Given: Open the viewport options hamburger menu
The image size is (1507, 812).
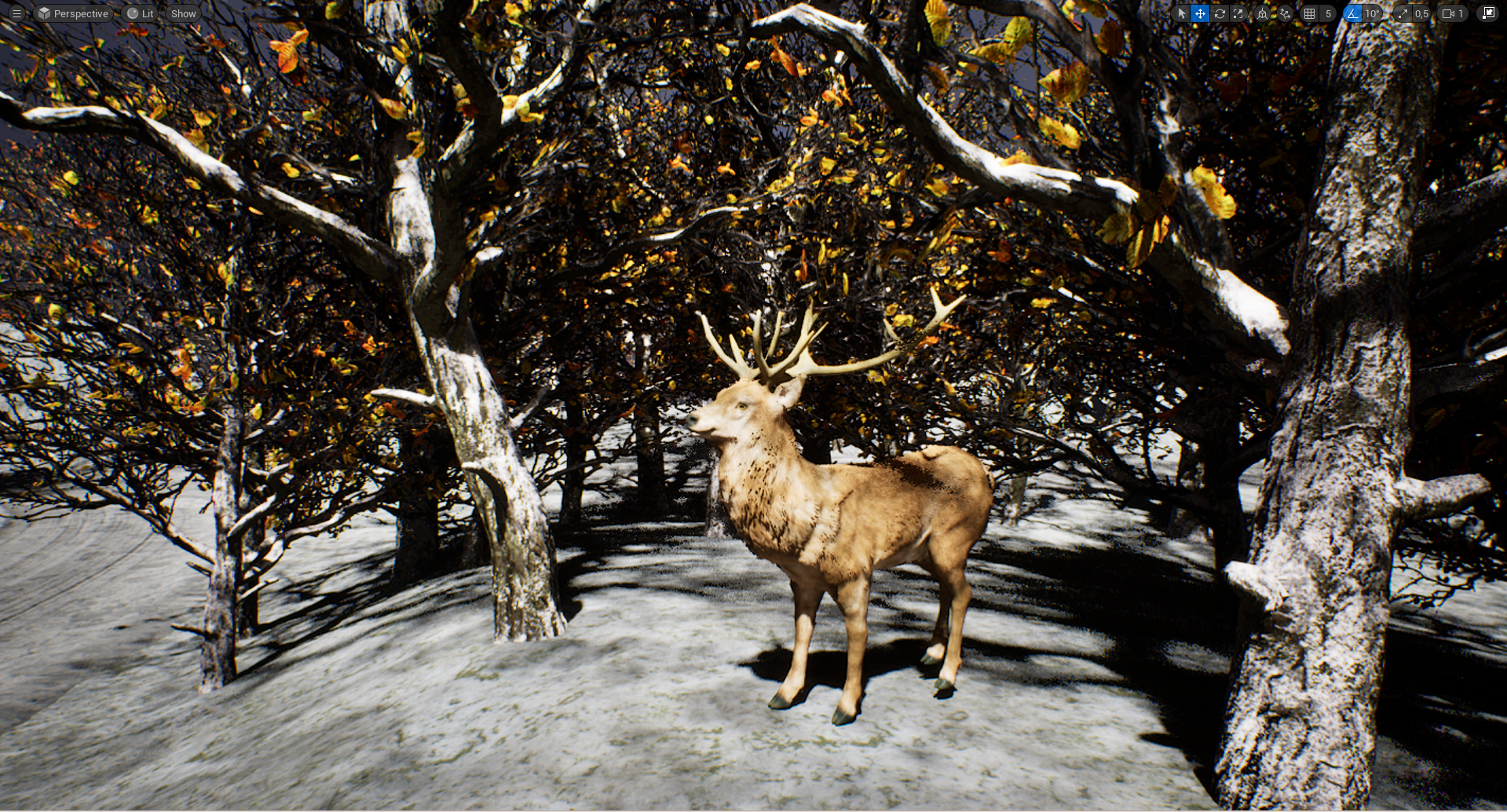Looking at the screenshot, I should point(16,13).
